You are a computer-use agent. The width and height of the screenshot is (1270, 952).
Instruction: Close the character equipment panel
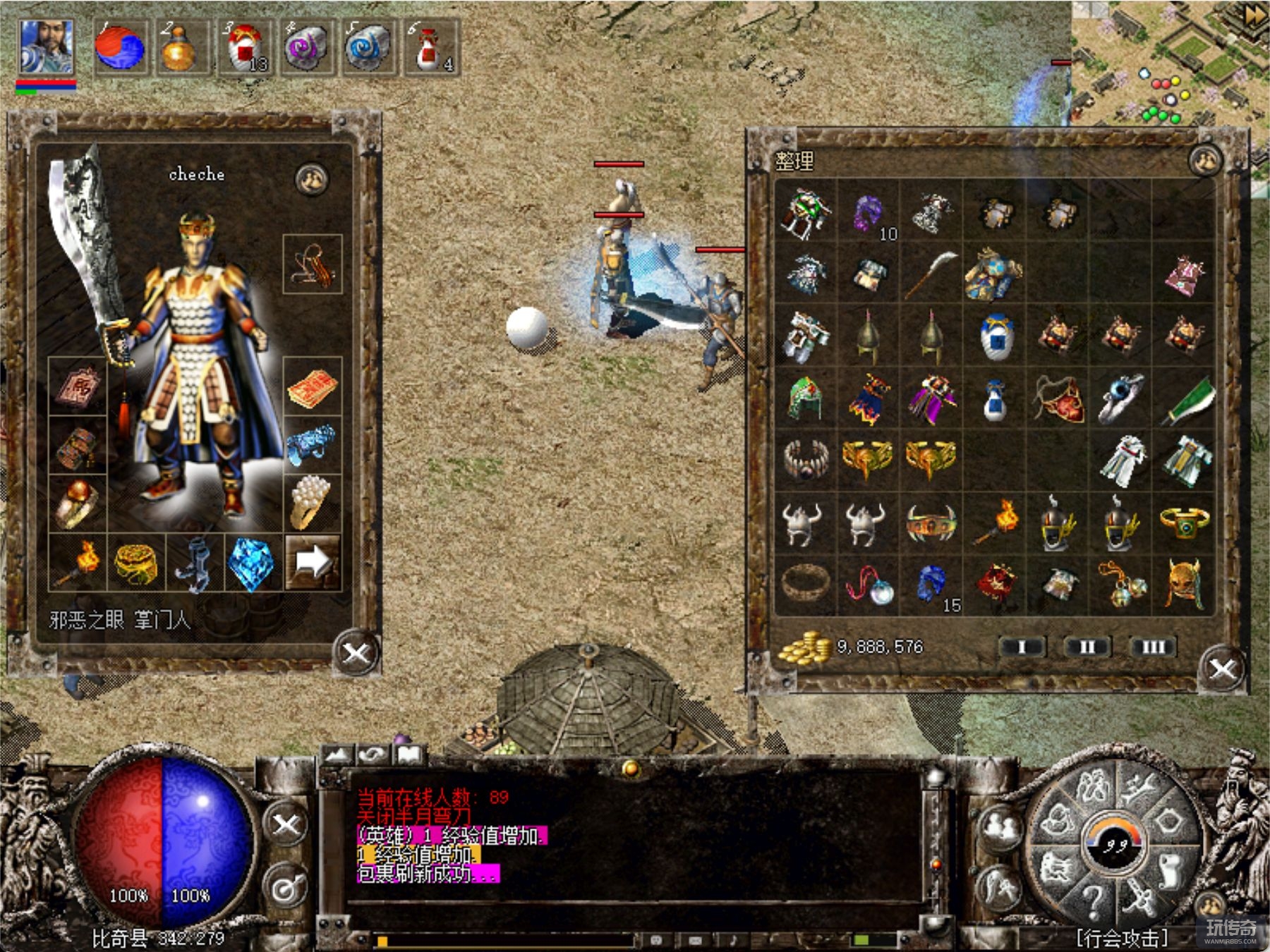tap(356, 653)
